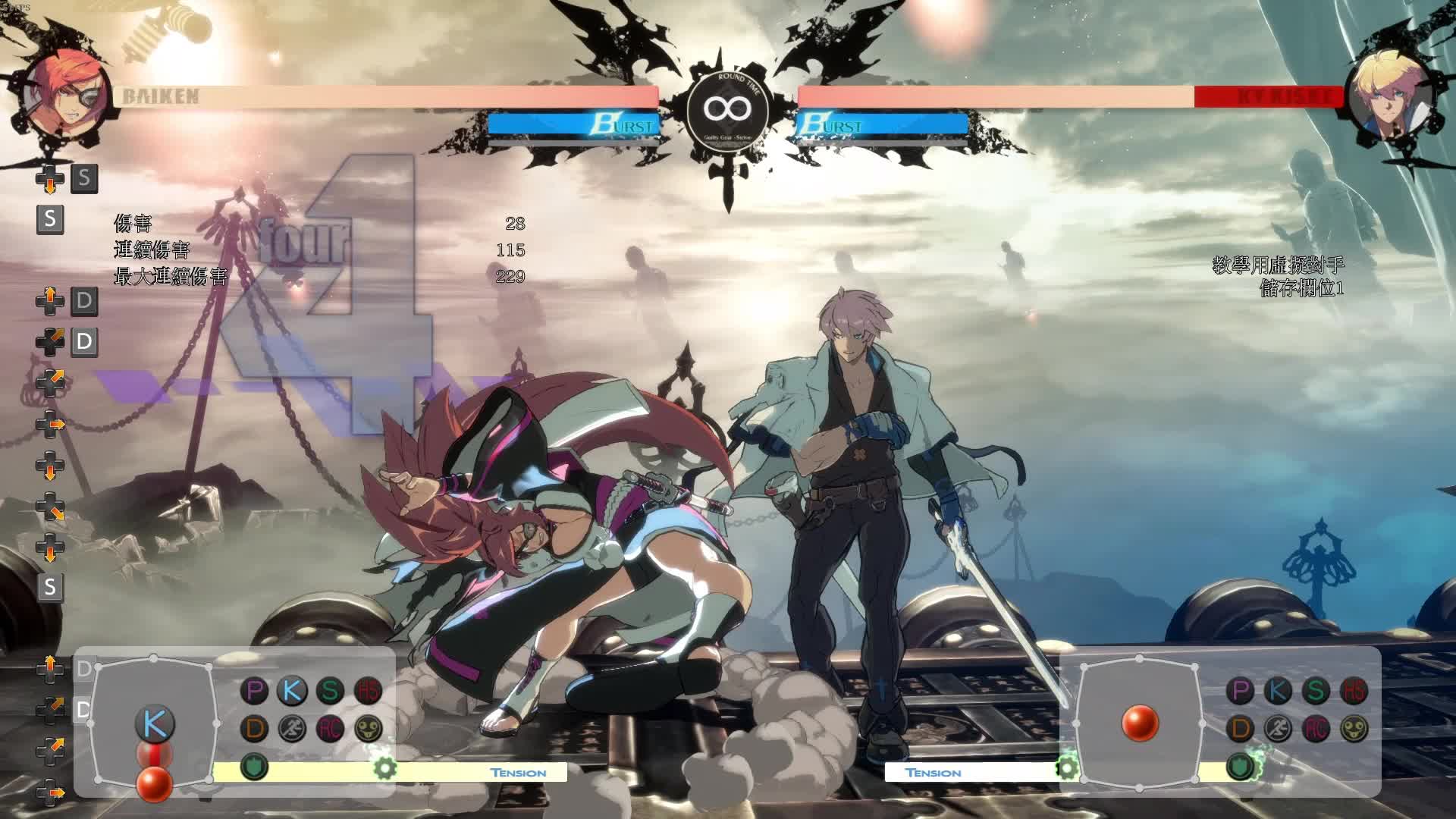Click Baiken's character portrait
Screen dimensions: 1456x819
tap(64, 96)
